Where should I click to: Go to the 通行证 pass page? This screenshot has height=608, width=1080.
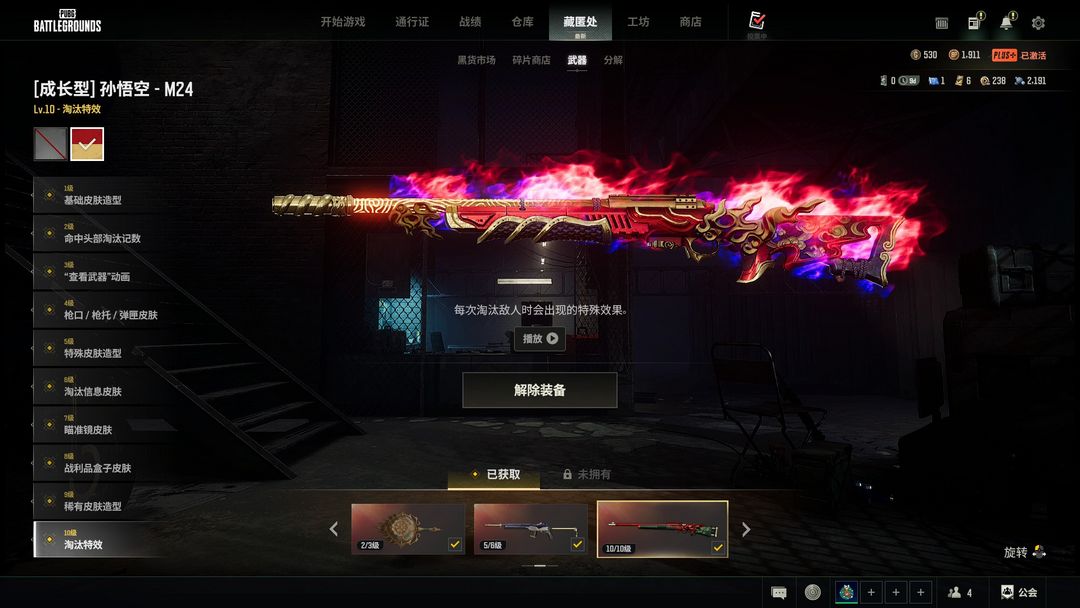[412, 22]
